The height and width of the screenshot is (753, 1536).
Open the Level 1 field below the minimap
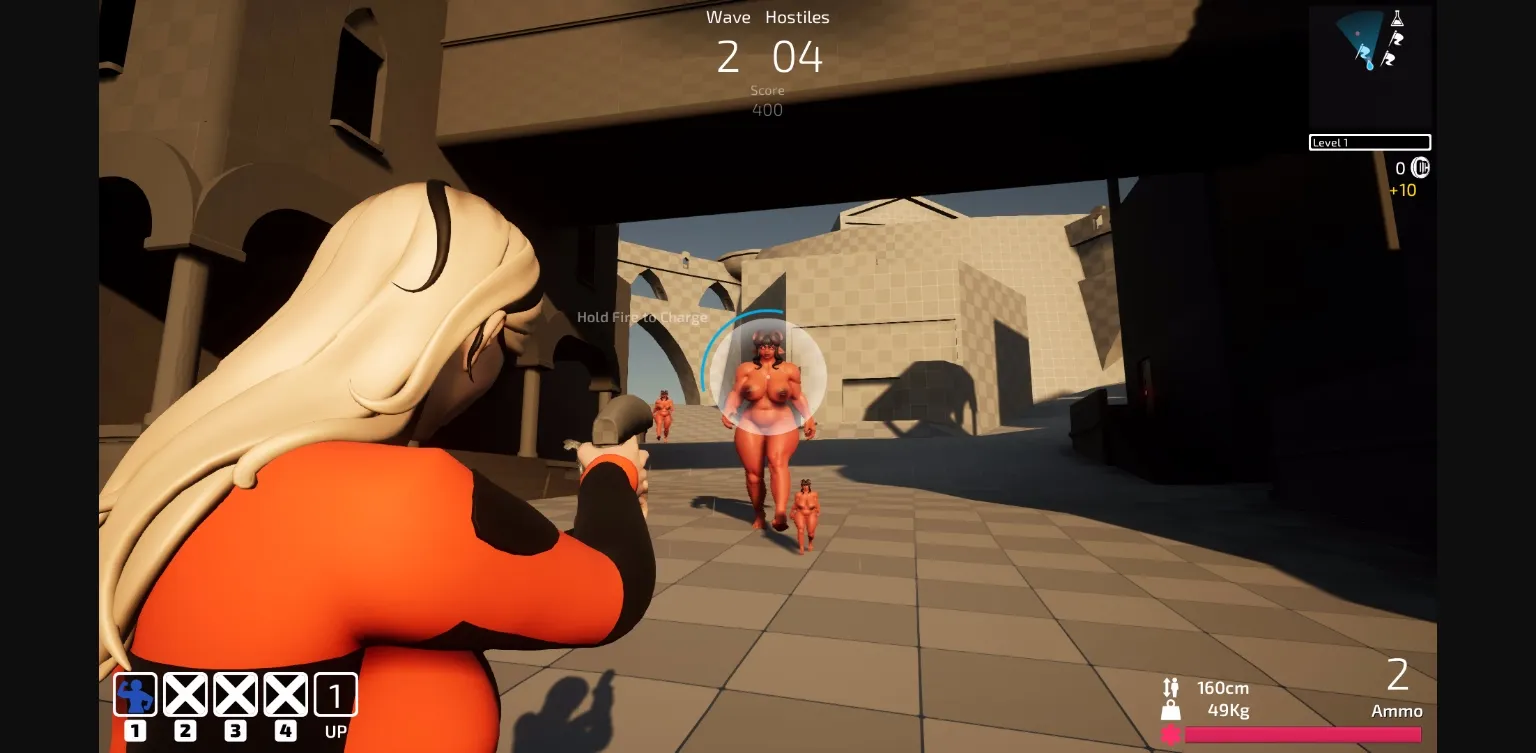(1370, 142)
